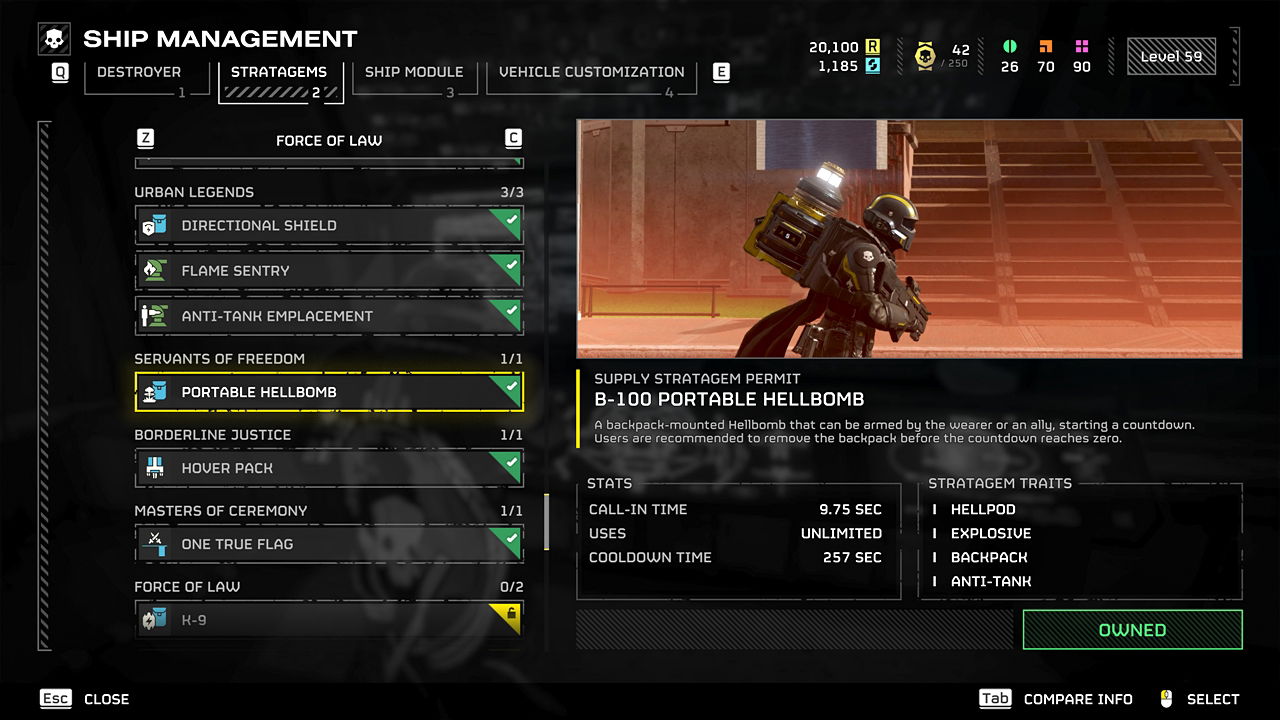This screenshot has height=720, width=1280.
Task: Select the Flame Sentry stratagem
Action: 329,271
